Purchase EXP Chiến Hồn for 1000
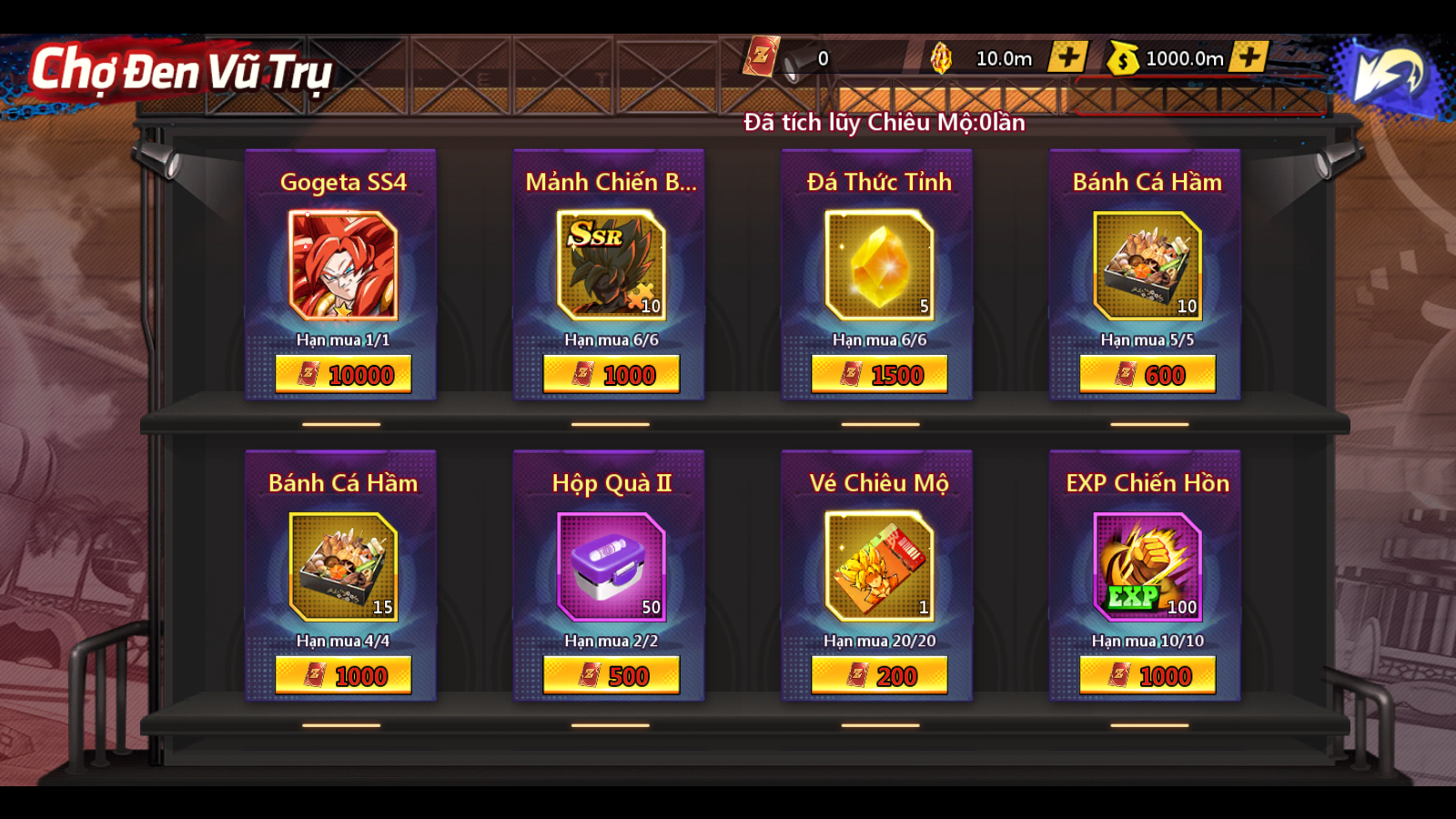Screen dimensions: 1456x819 coord(1148,675)
